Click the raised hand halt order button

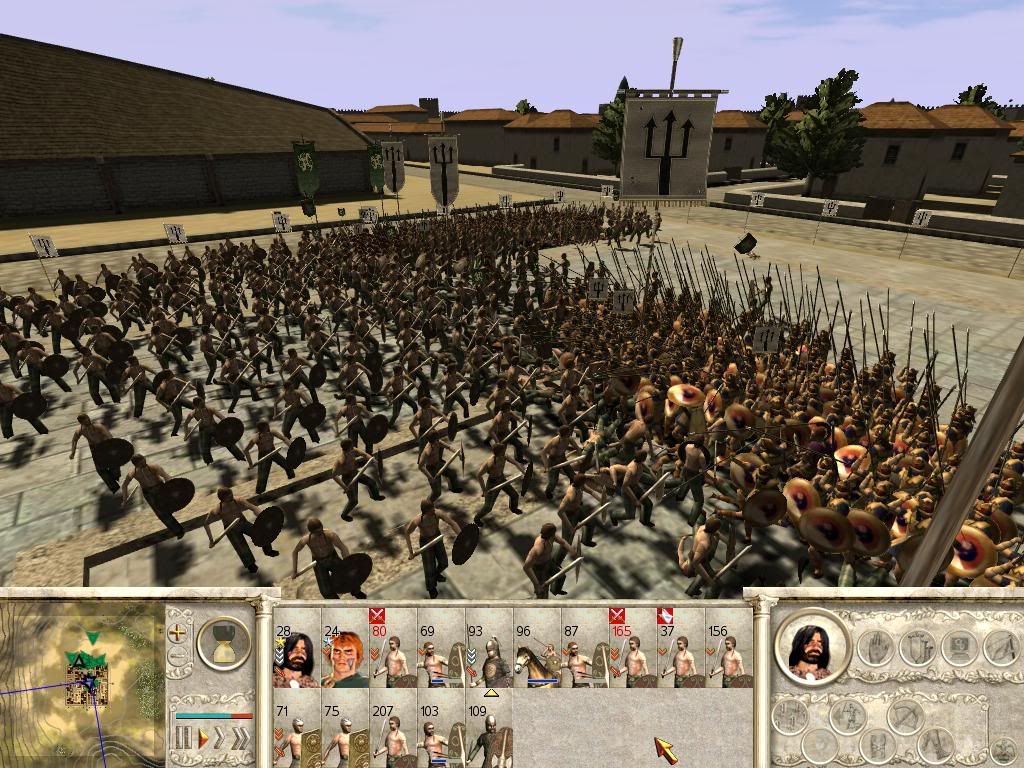[877, 647]
